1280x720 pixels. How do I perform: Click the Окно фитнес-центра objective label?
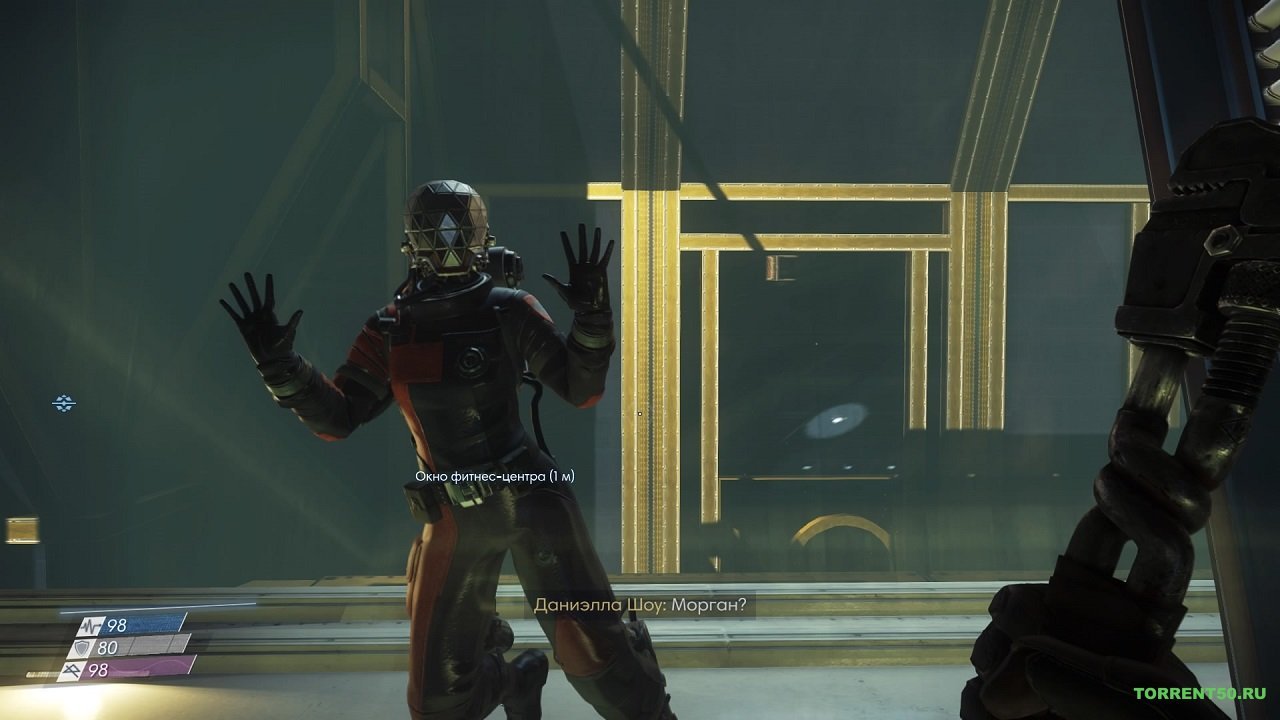click(x=494, y=477)
